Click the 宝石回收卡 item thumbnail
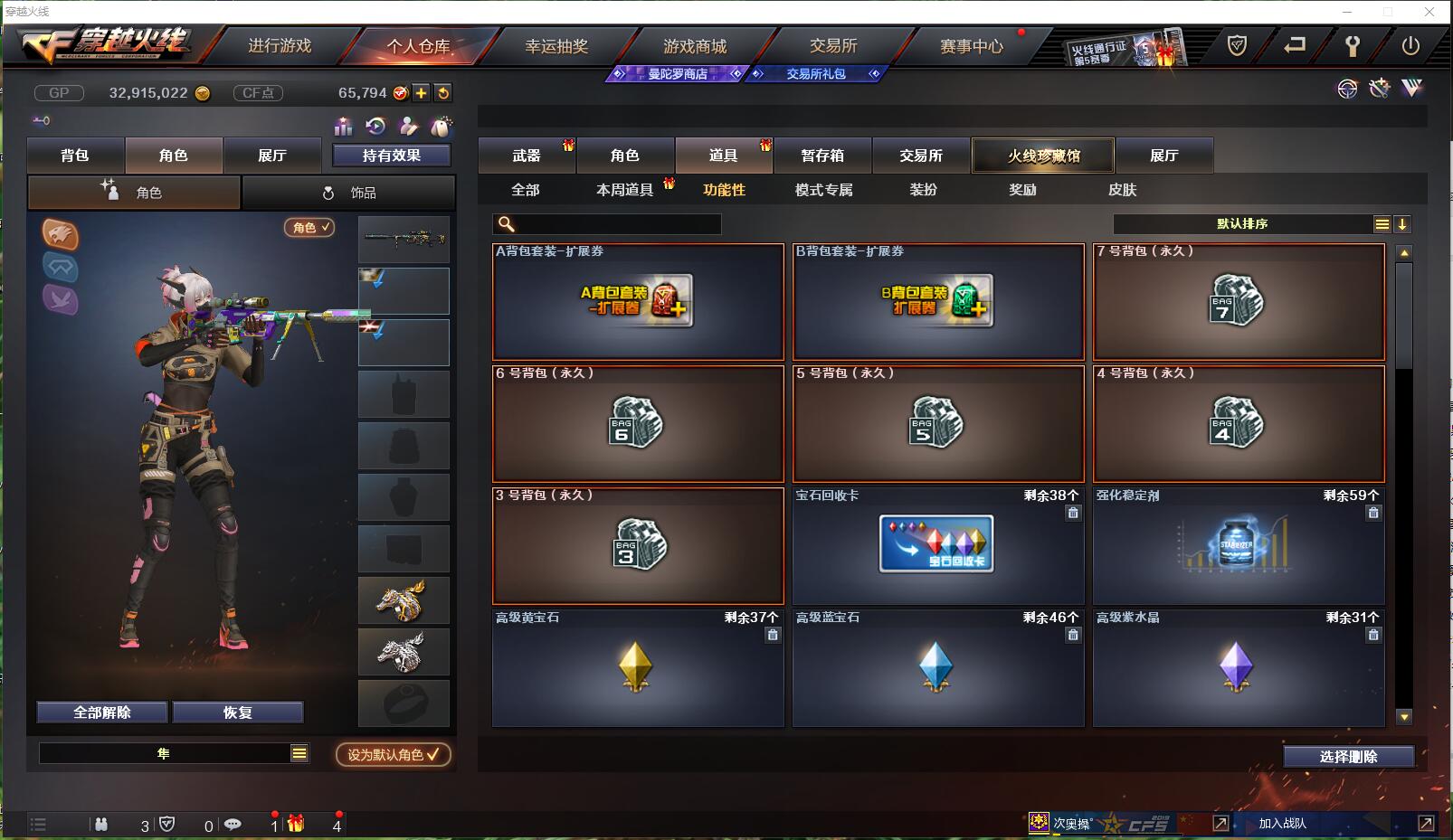 tap(937, 543)
